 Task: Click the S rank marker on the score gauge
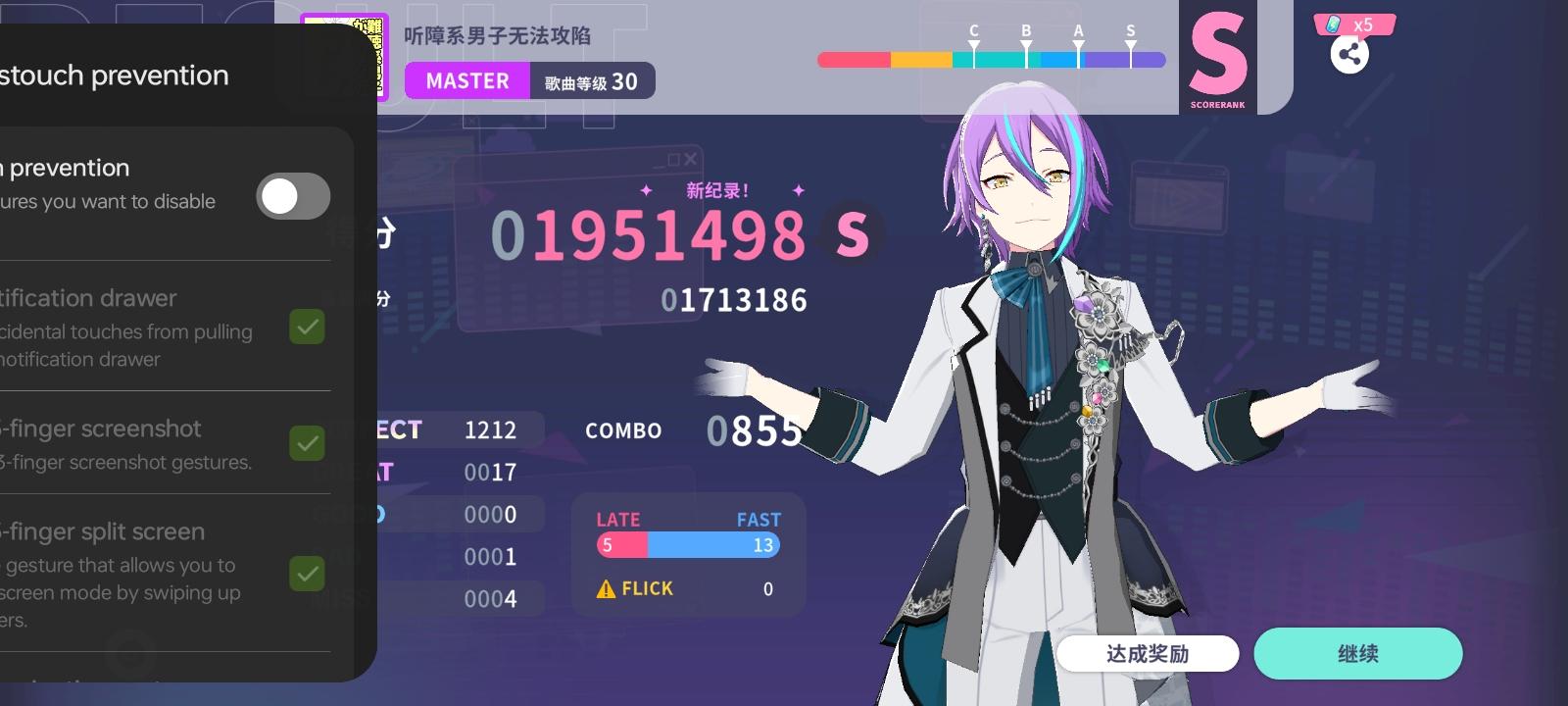point(1130,42)
